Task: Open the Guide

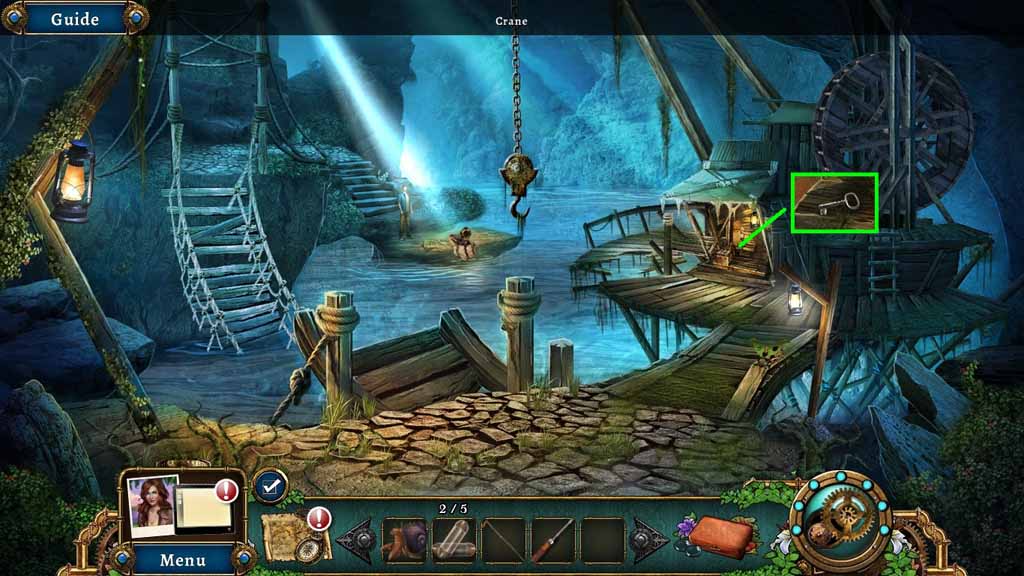Action: tap(74, 19)
